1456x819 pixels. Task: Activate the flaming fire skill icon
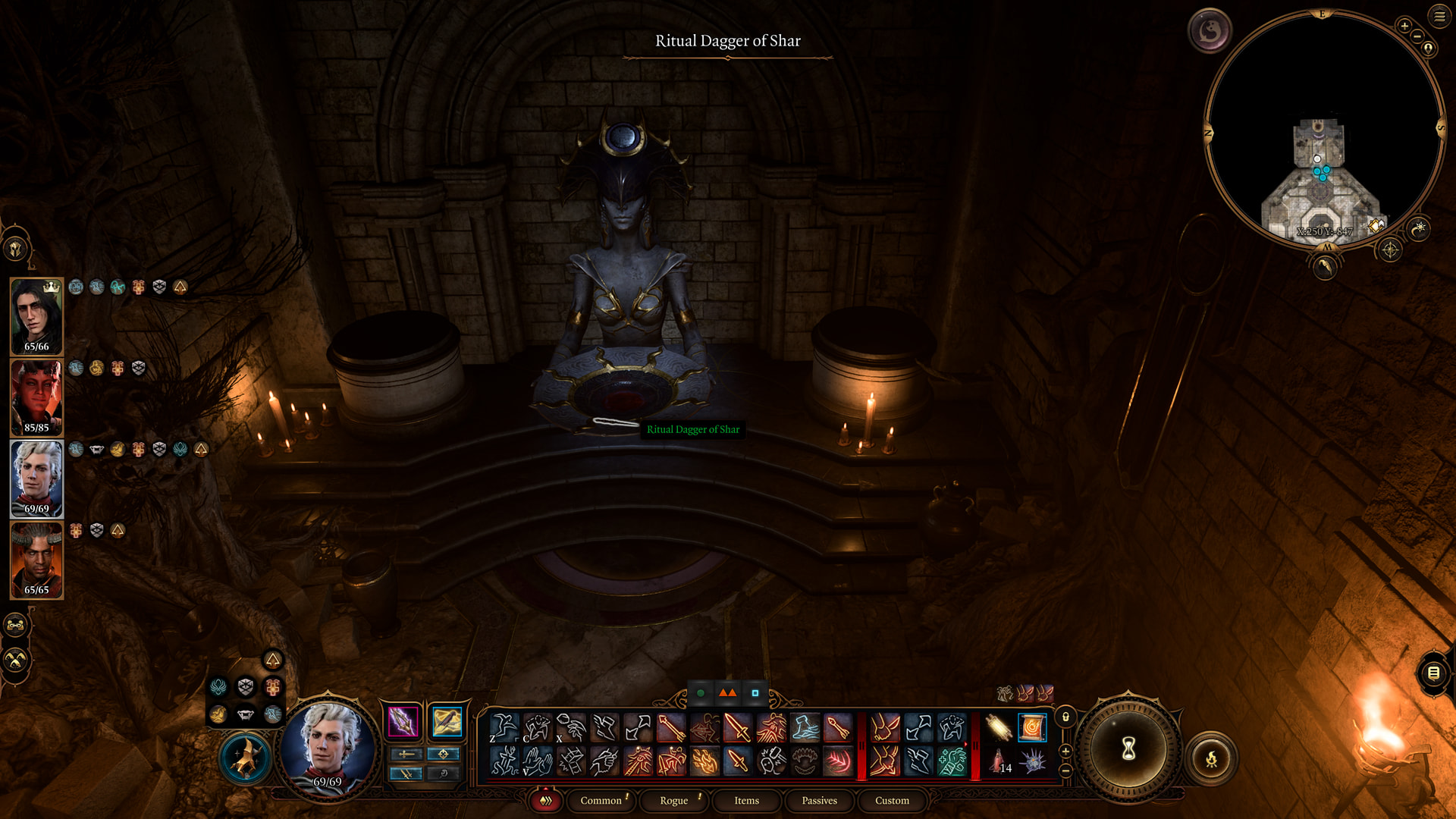(704, 761)
